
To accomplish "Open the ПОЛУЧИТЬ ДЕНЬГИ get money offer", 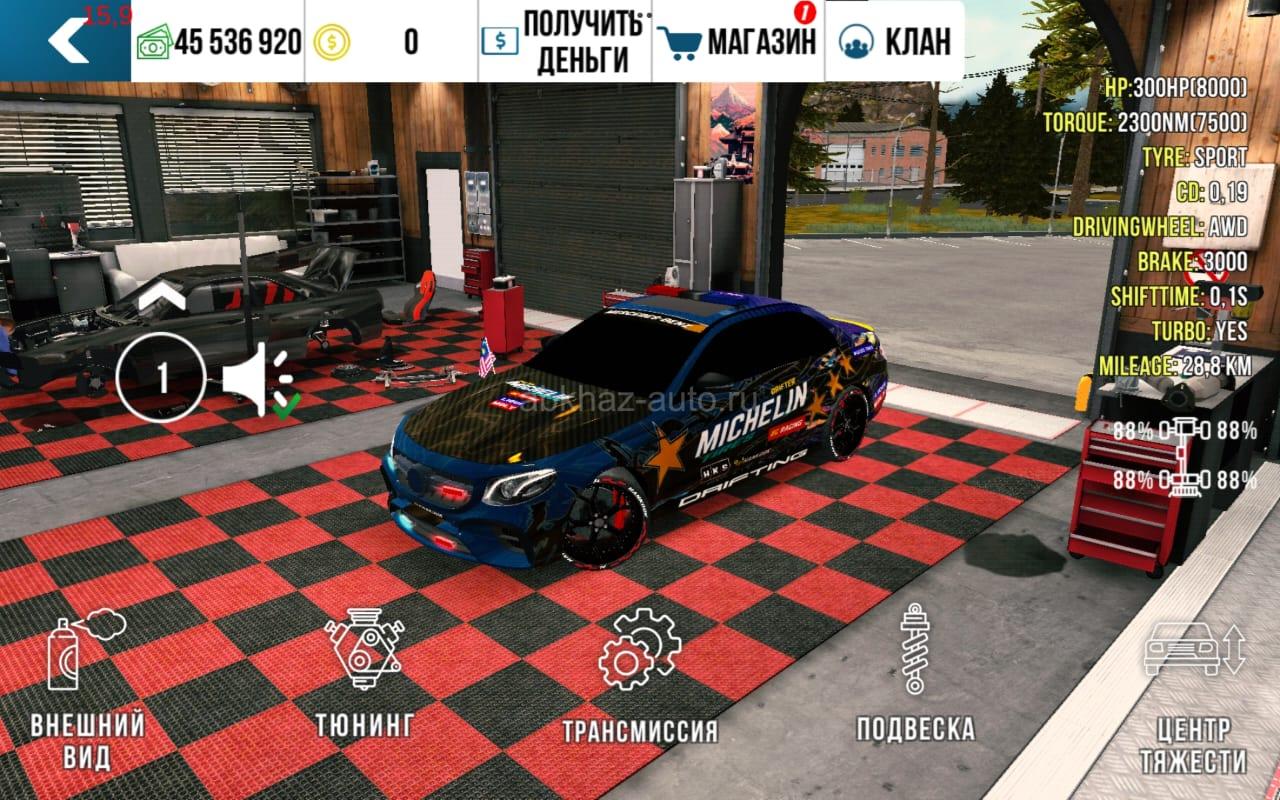I will pyautogui.click(x=565, y=42).
